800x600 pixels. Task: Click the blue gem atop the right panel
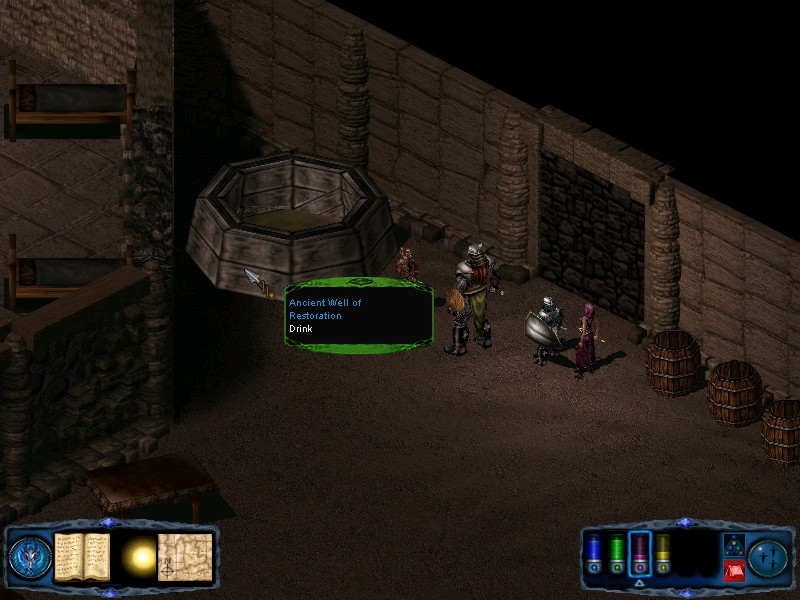684,522
